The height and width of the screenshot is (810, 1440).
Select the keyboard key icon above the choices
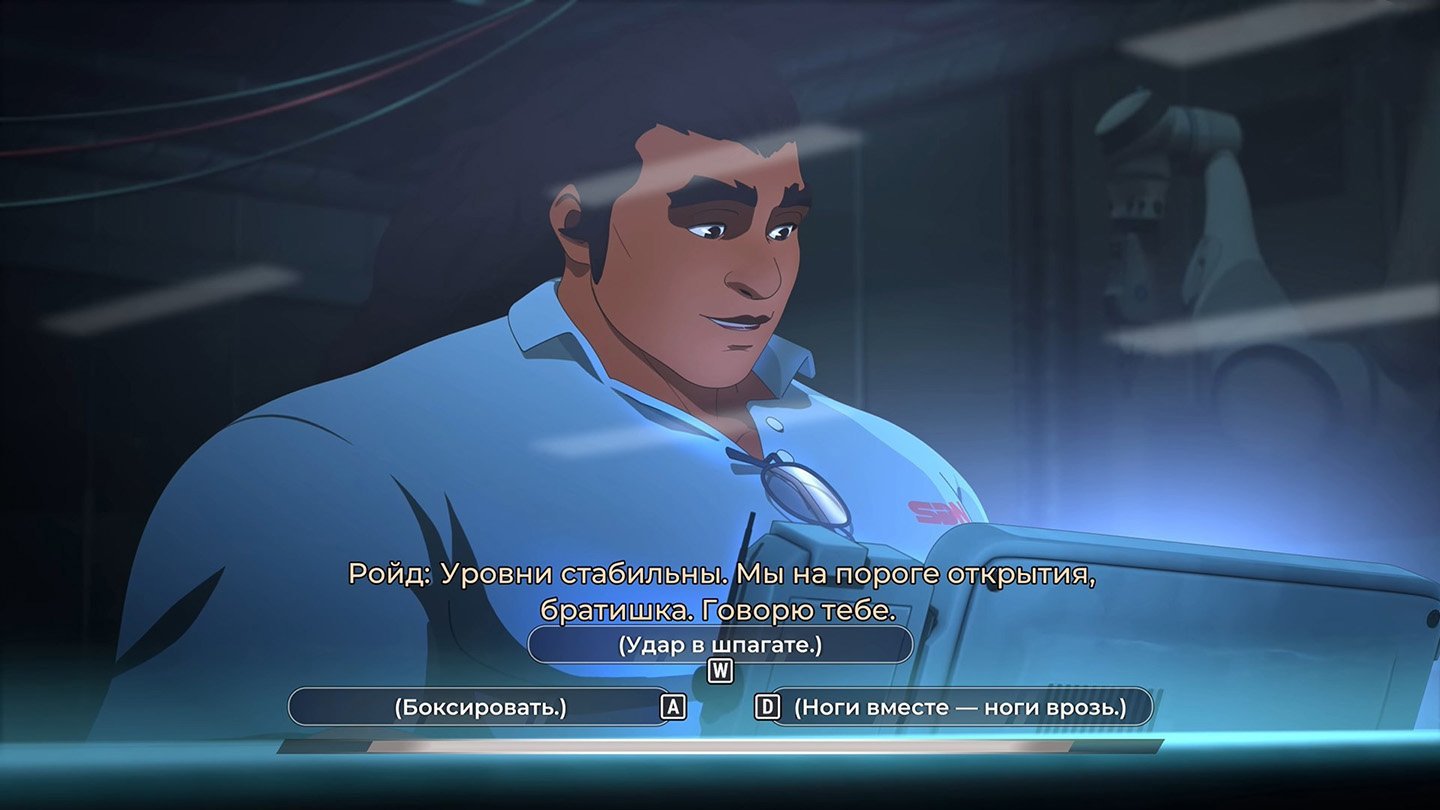[x=722, y=672]
